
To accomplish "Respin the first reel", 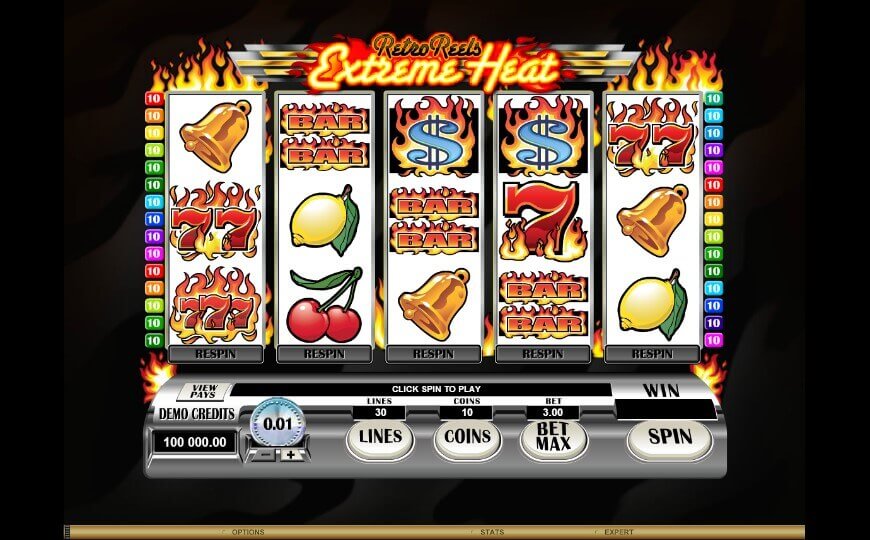I will [215, 353].
